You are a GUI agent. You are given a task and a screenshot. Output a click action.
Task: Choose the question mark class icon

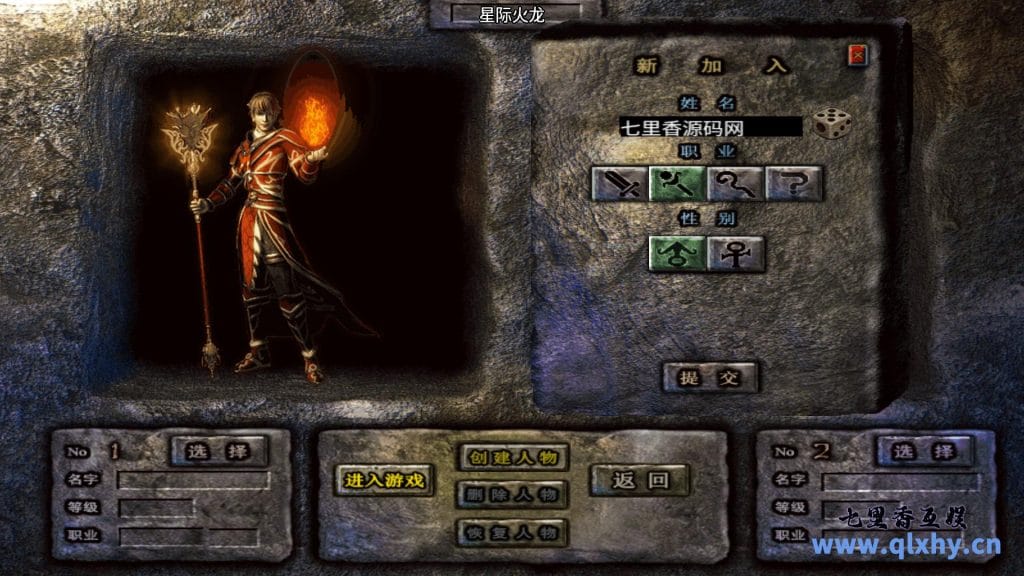pos(794,183)
